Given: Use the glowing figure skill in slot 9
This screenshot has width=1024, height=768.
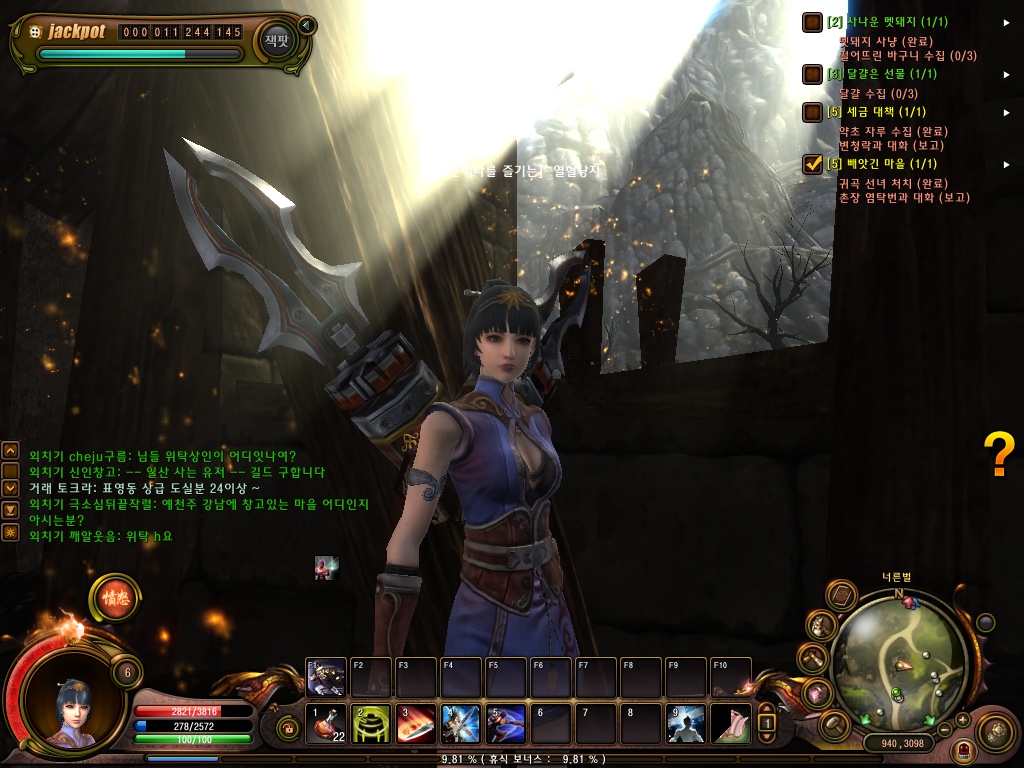Looking at the screenshot, I should click(x=686, y=724).
